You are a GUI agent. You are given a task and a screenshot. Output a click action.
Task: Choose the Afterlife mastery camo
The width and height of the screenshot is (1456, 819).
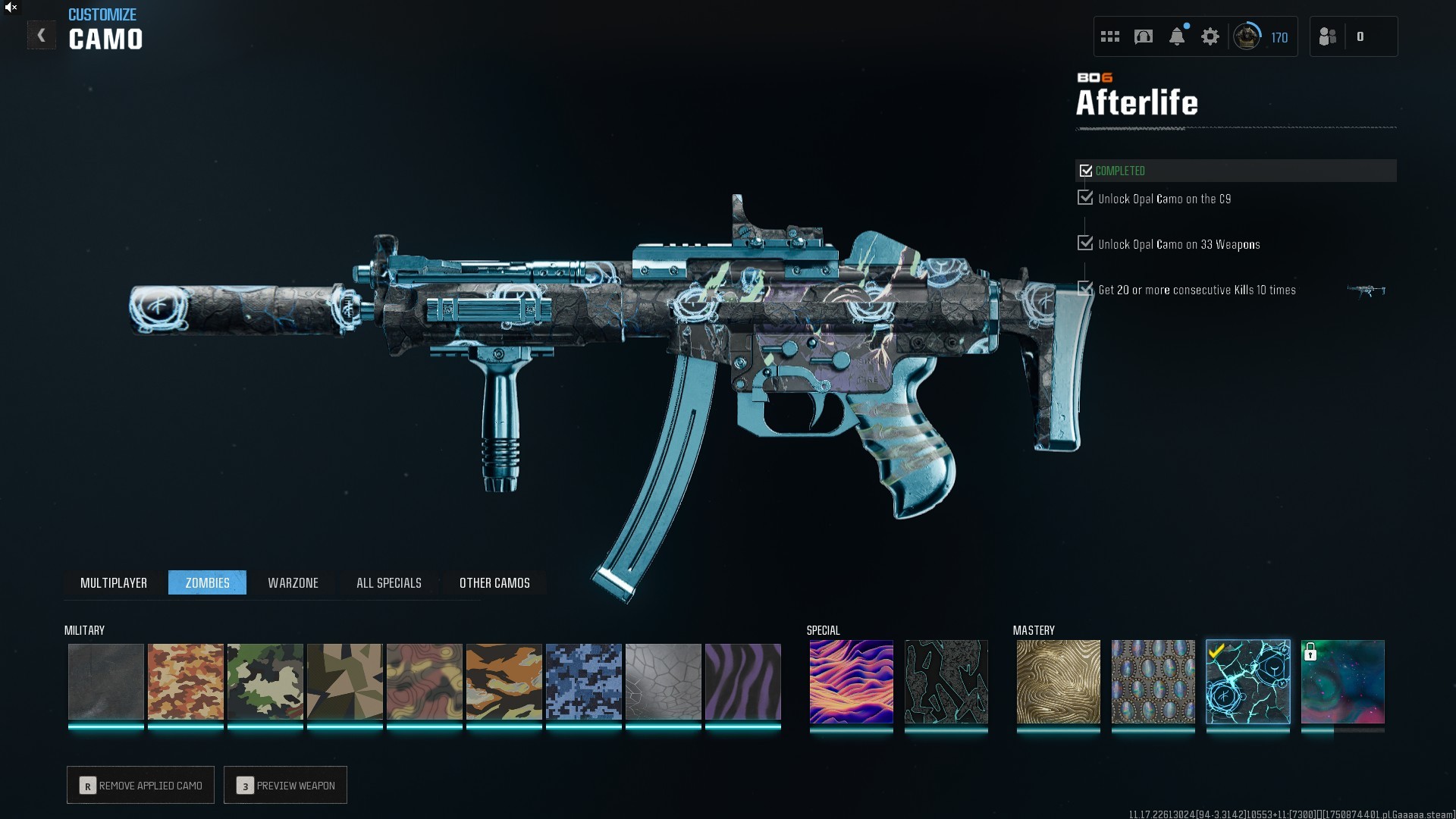1247,681
